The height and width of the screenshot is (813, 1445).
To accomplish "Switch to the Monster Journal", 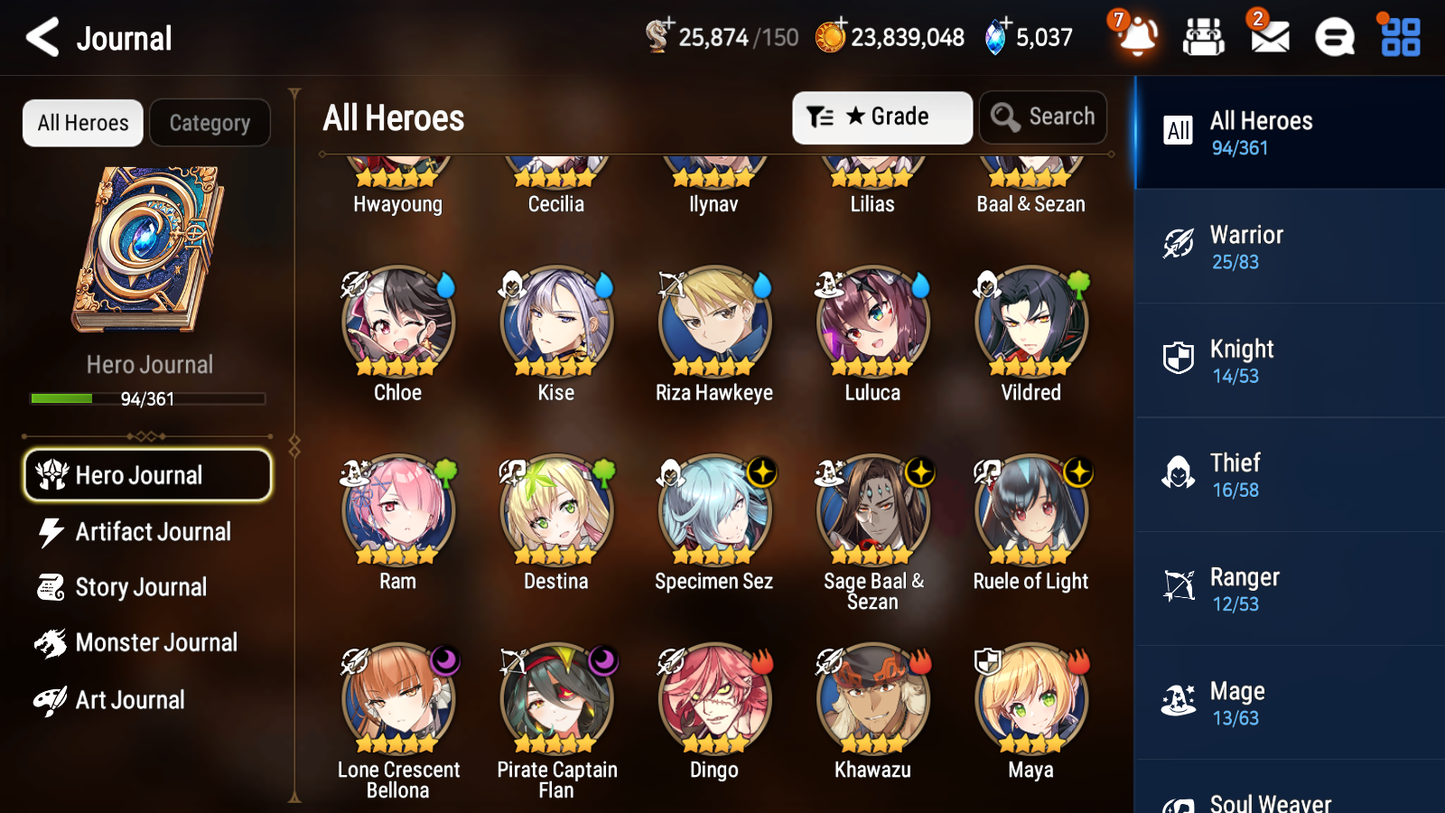I will click(155, 643).
